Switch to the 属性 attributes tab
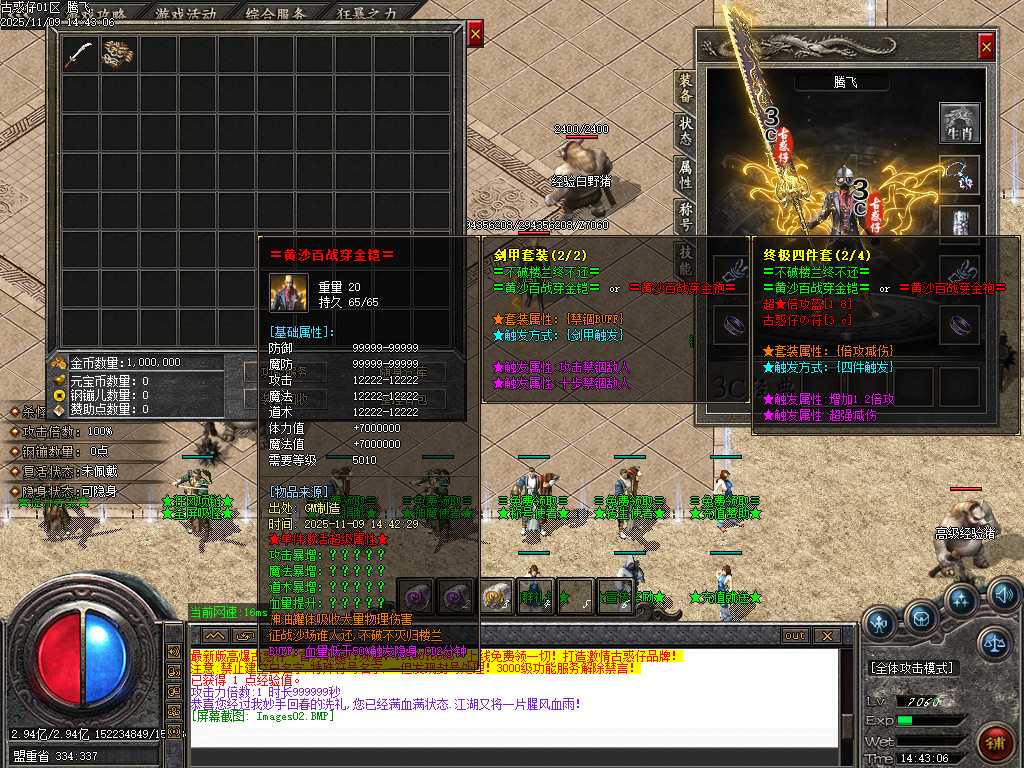 tap(685, 174)
